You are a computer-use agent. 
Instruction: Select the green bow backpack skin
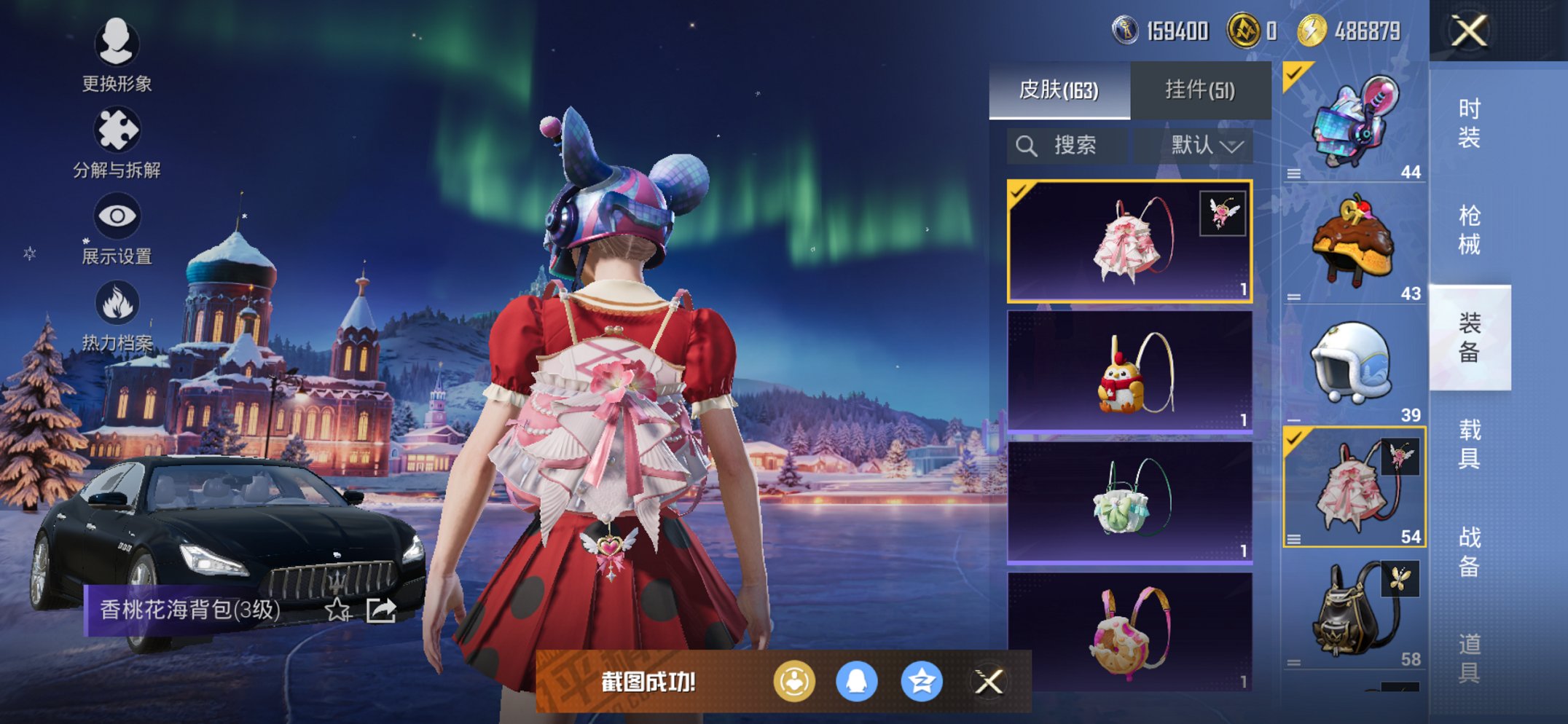point(1129,503)
